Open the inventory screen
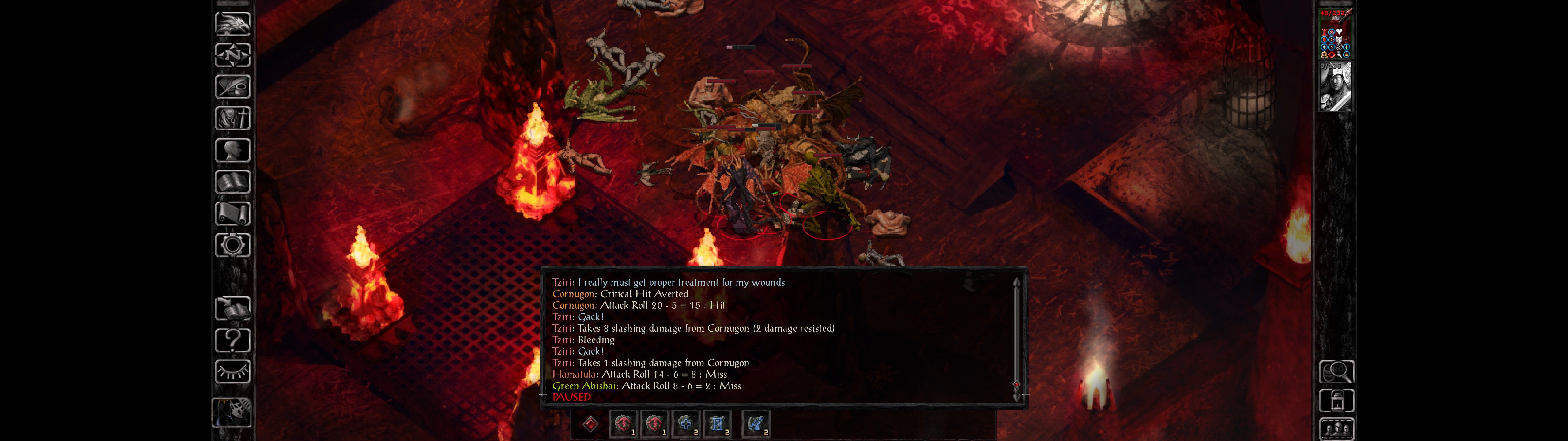Image resolution: width=1568 pixels, height=441 pixels. tap(232, 119)
